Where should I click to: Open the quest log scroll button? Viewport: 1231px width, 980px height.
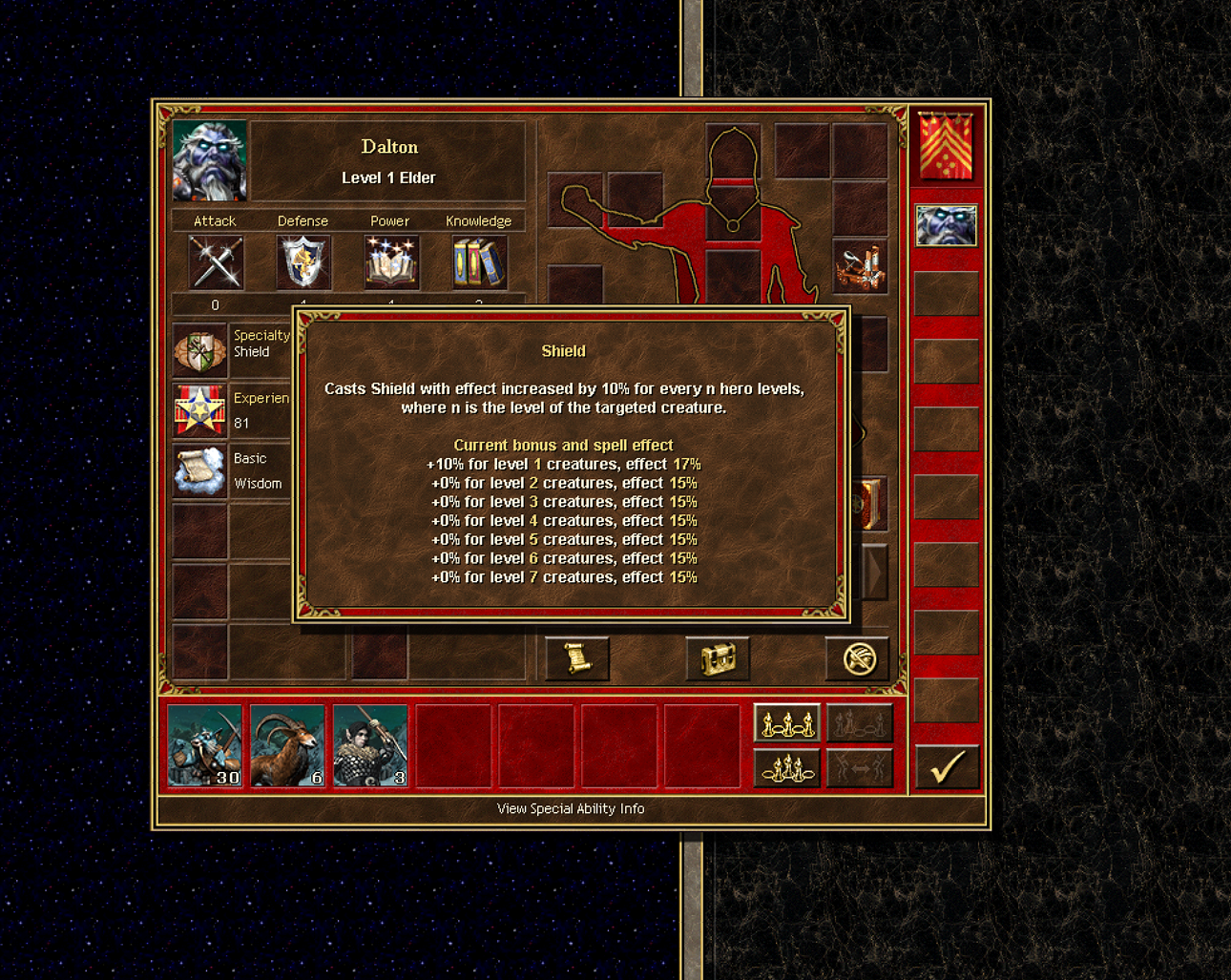(576, 658)
